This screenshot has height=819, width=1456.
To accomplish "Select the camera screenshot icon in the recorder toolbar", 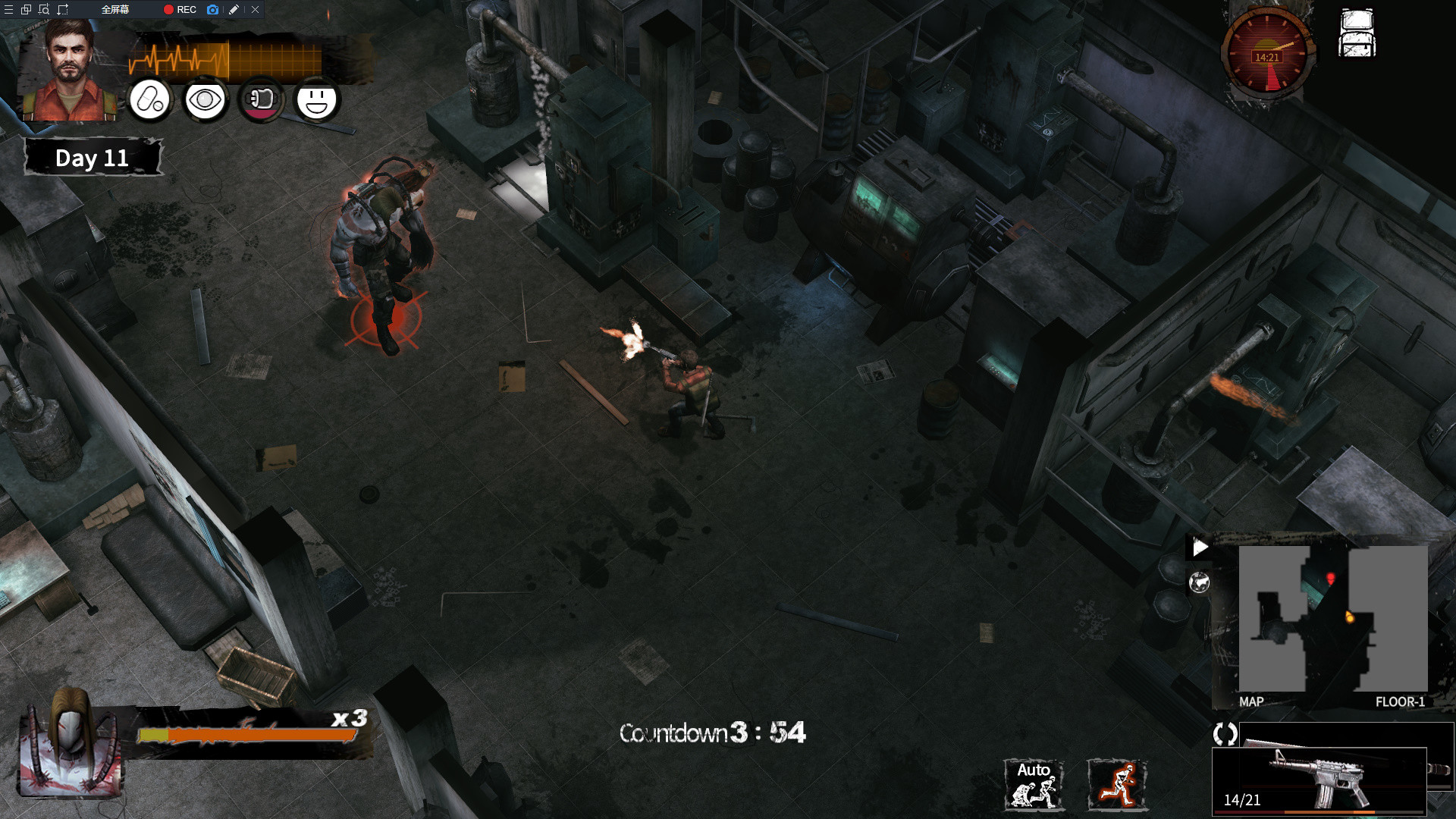I will click(212, 10).
